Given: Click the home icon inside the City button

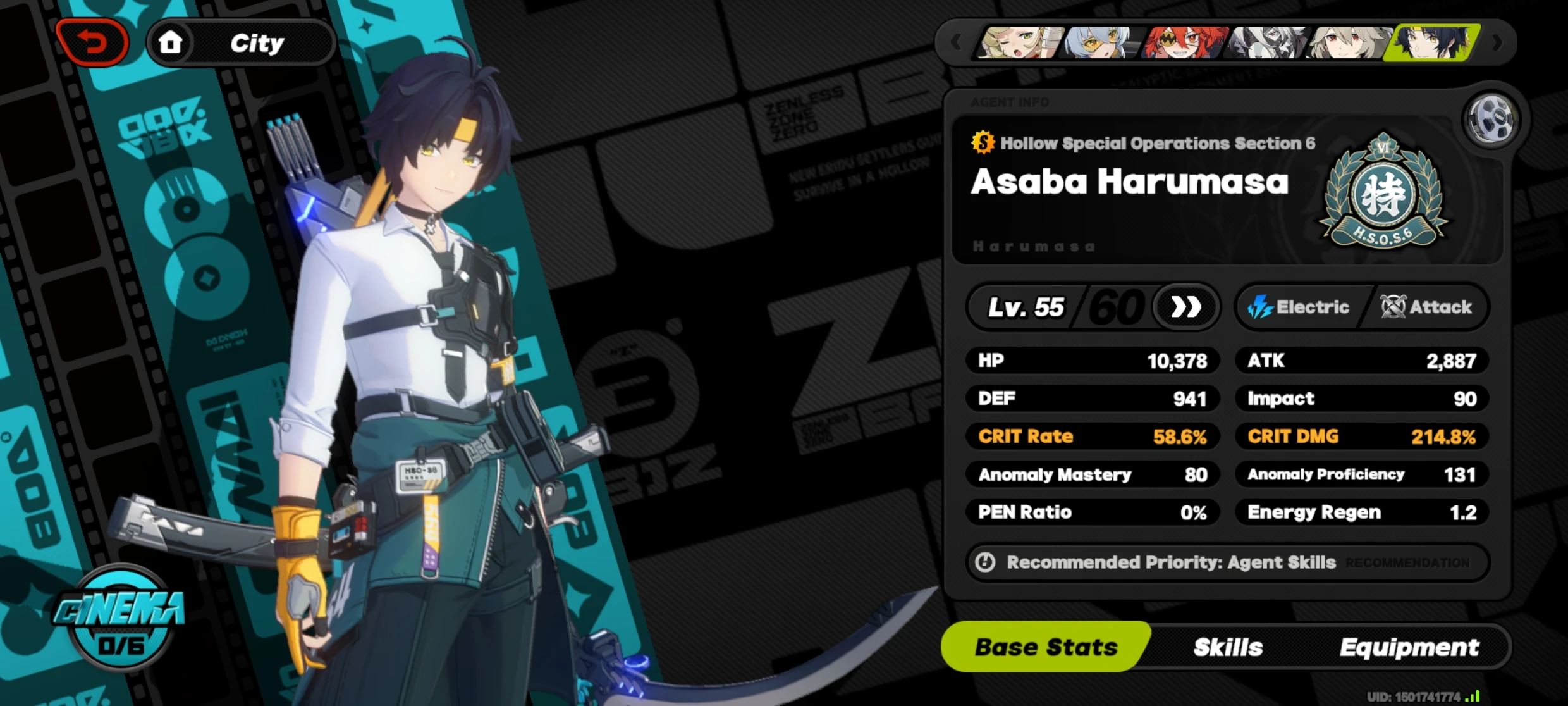Looking at the screenshot, I should (172, 42).
